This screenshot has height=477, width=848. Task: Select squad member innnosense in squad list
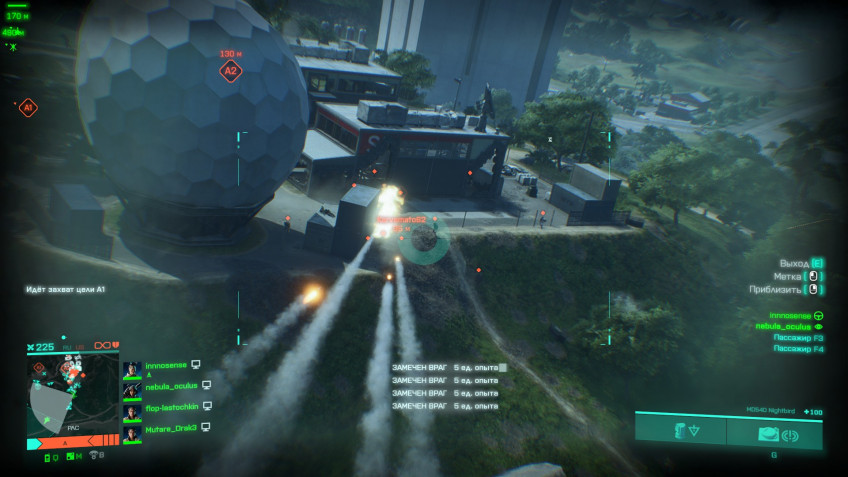coord(165,366)
